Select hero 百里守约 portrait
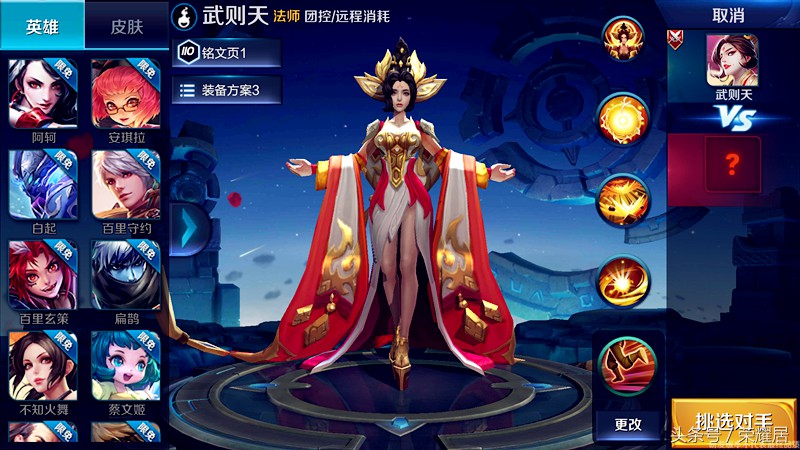The height and width of the screenshot is (450, 800). pos(126,184)
